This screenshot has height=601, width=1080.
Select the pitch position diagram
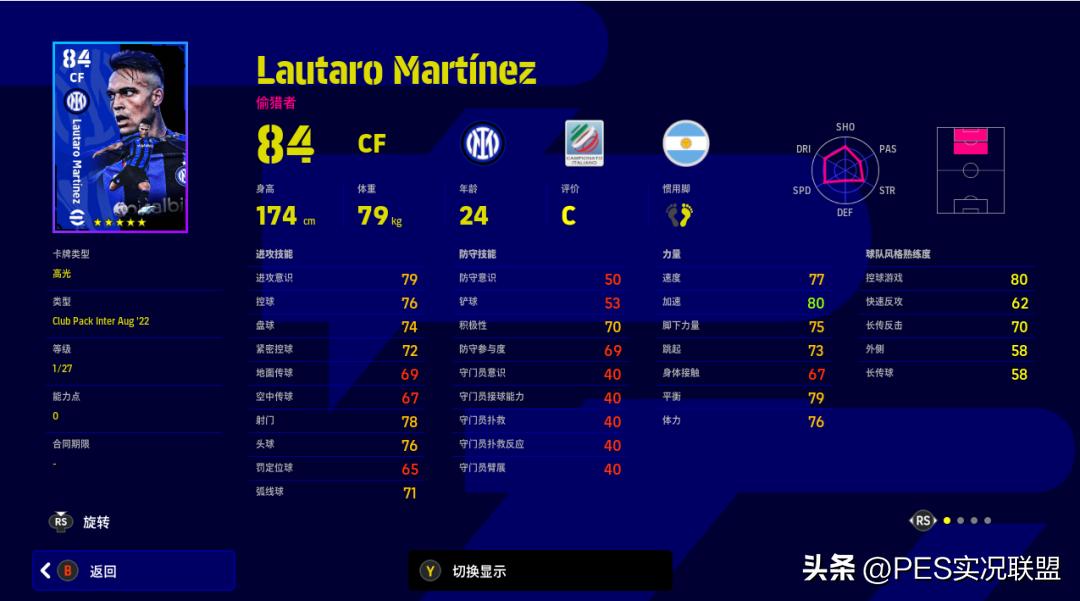point(969,170)
